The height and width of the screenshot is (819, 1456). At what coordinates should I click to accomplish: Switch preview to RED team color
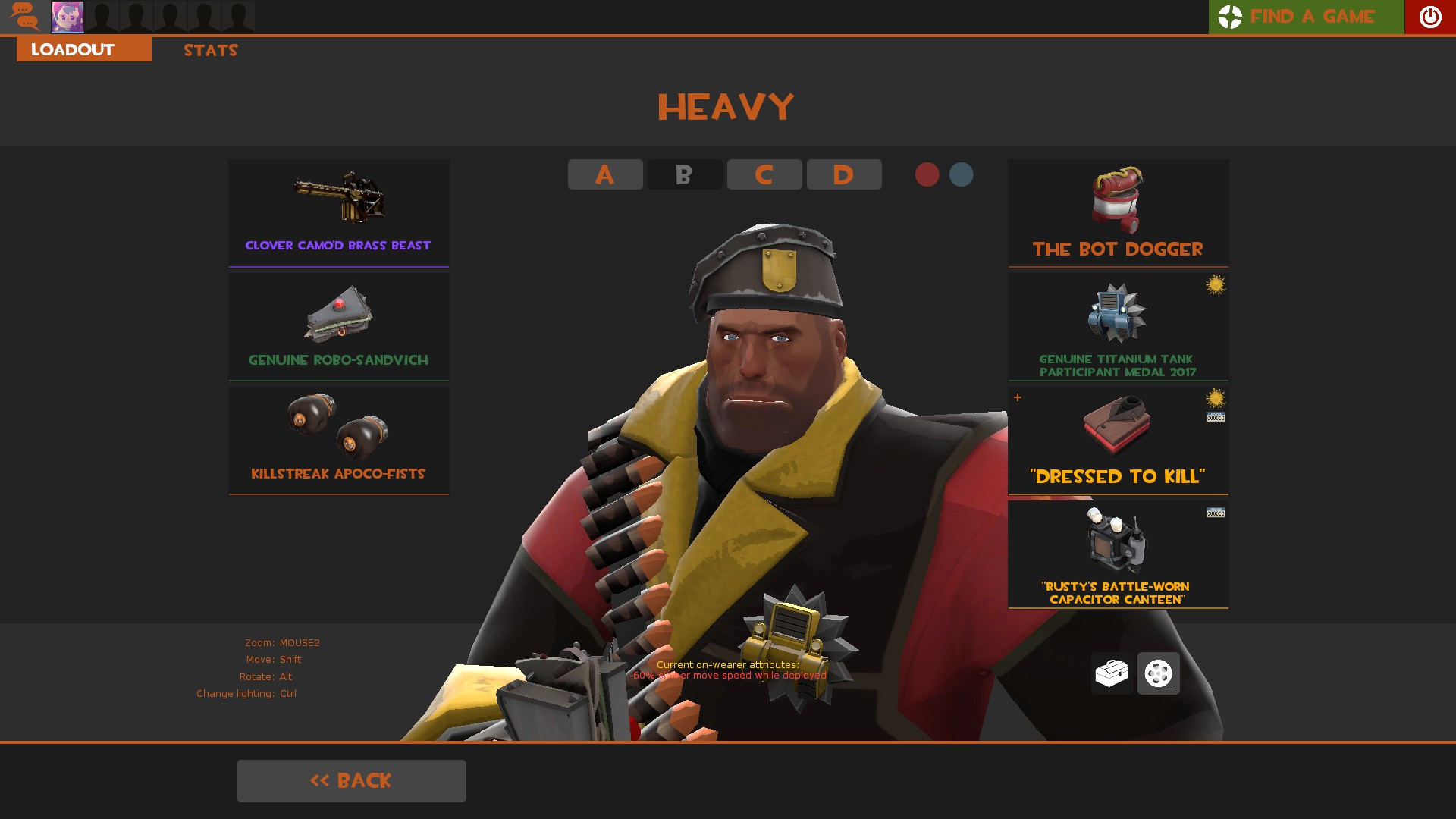point(927,174)
